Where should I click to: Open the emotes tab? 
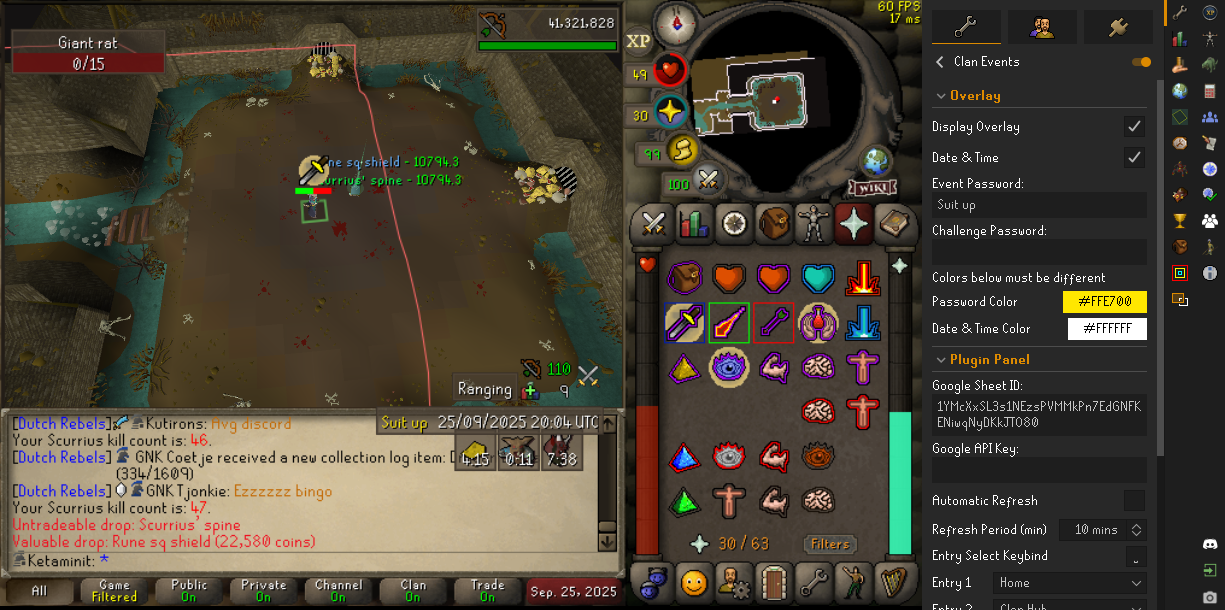pyautogui.click(x=692, y=580)
